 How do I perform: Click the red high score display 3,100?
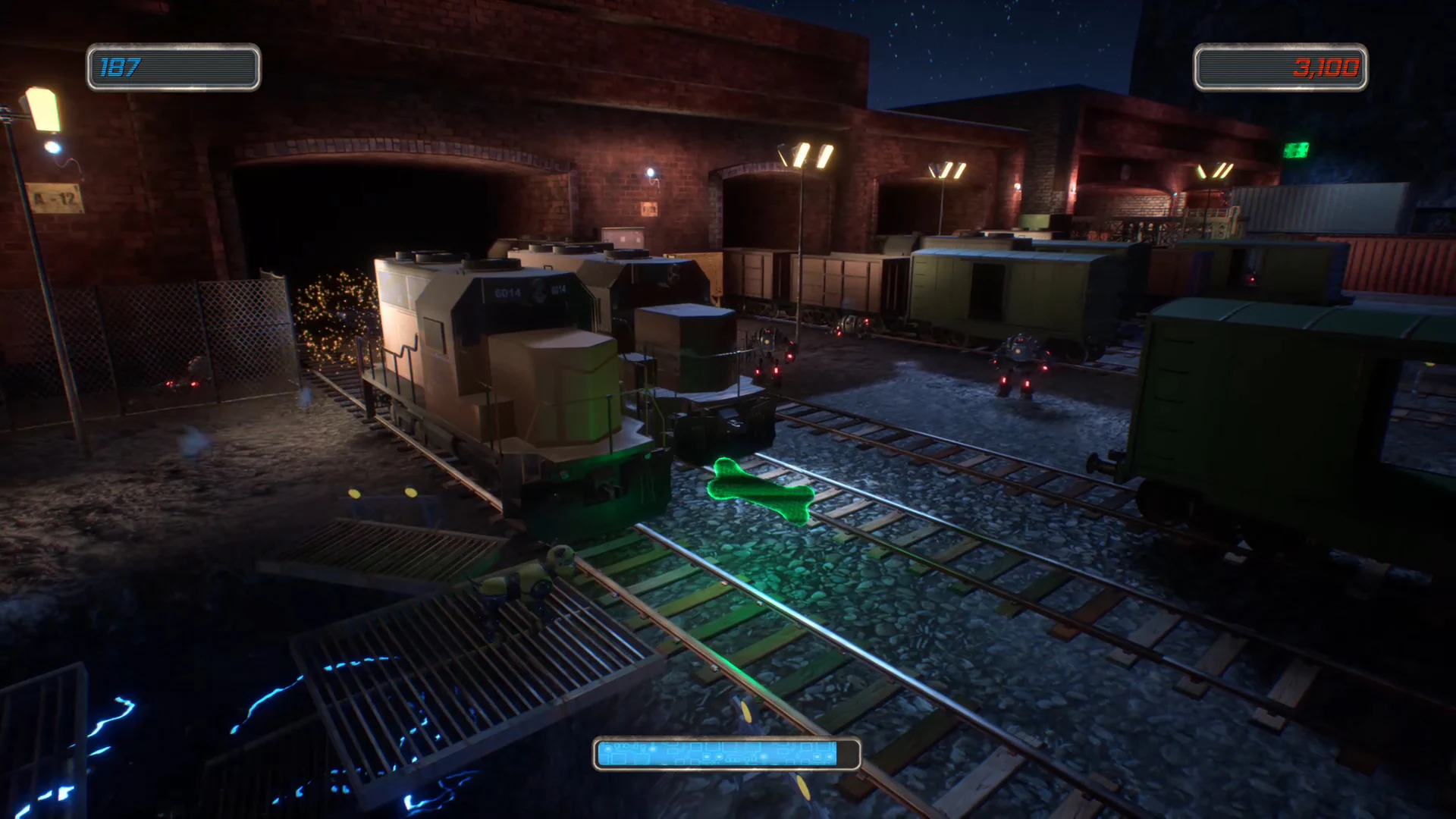(x=1280, y=68)
